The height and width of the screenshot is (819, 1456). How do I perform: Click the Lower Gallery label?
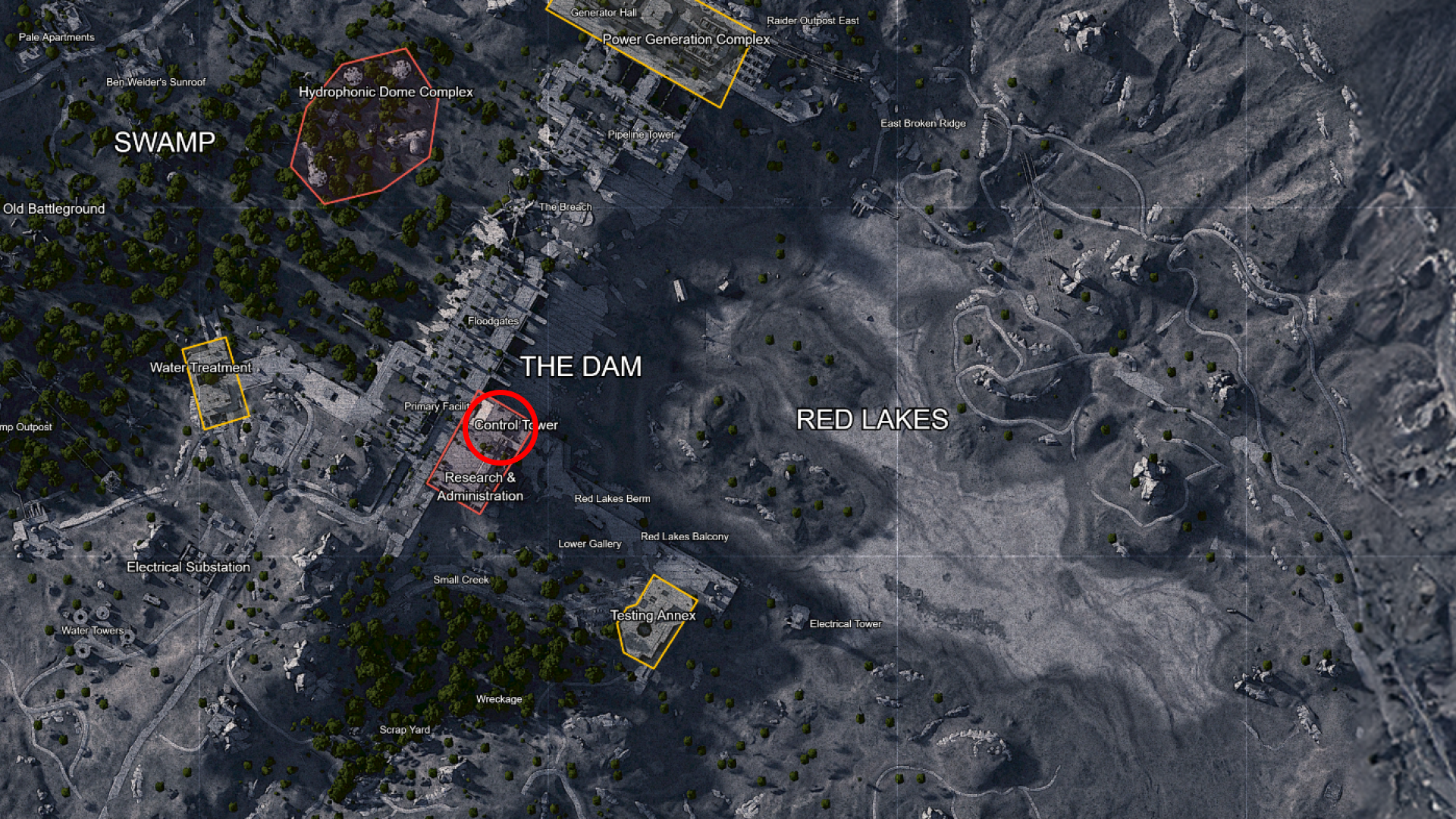coord(590,544)
